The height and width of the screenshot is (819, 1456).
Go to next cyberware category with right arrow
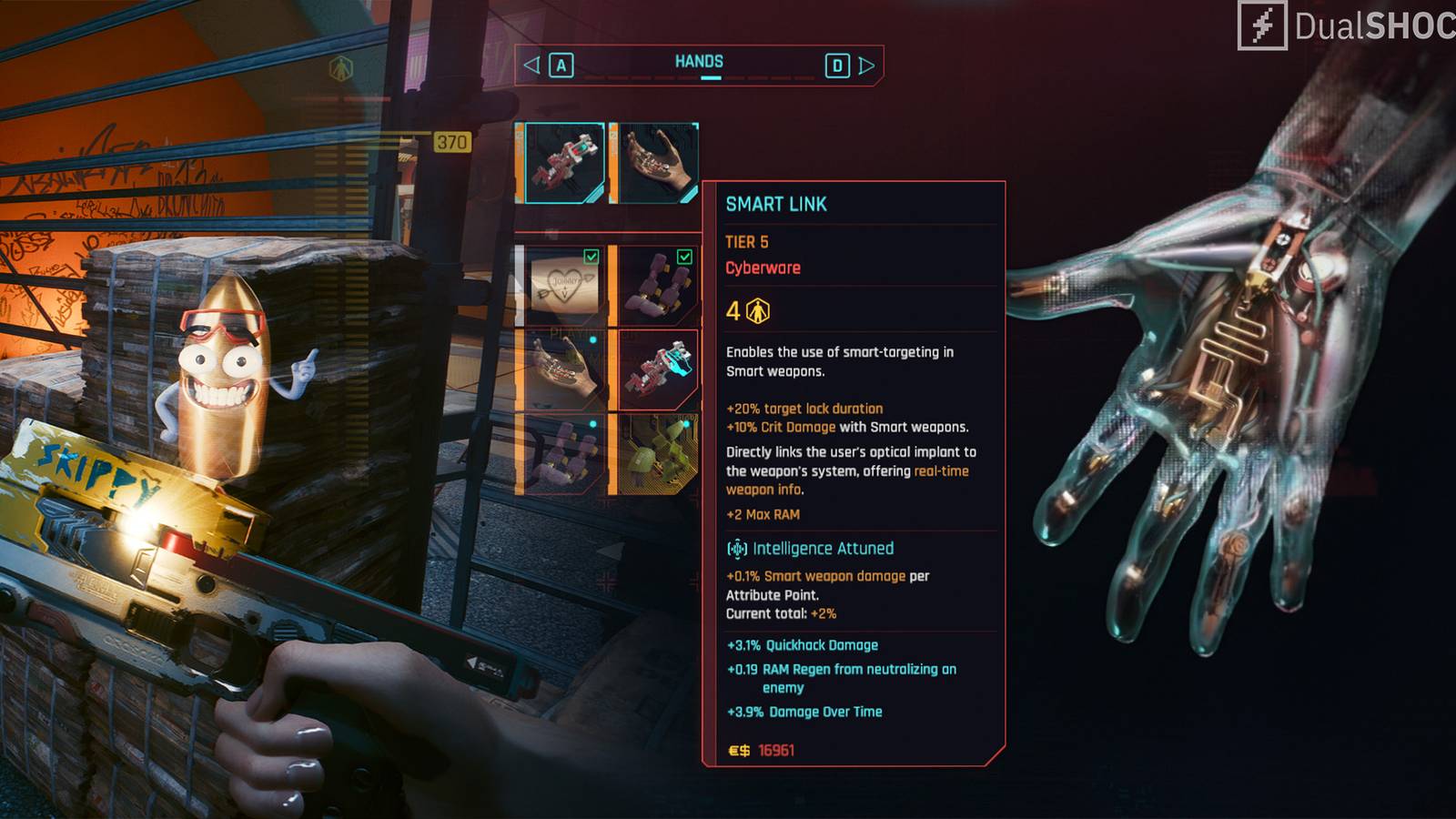coord(866,66)
